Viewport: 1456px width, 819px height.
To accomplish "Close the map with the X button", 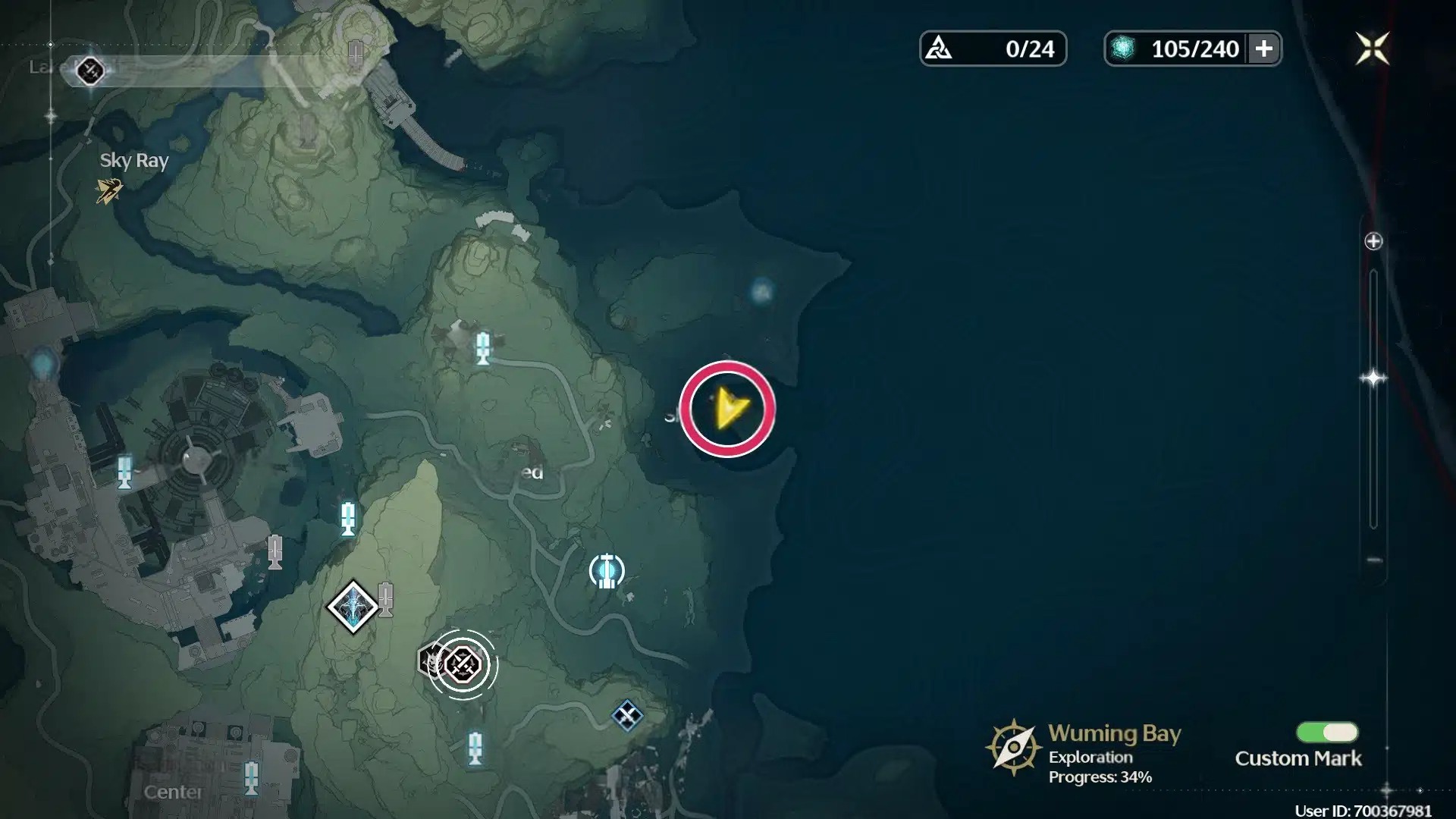I will point(1372,49).
